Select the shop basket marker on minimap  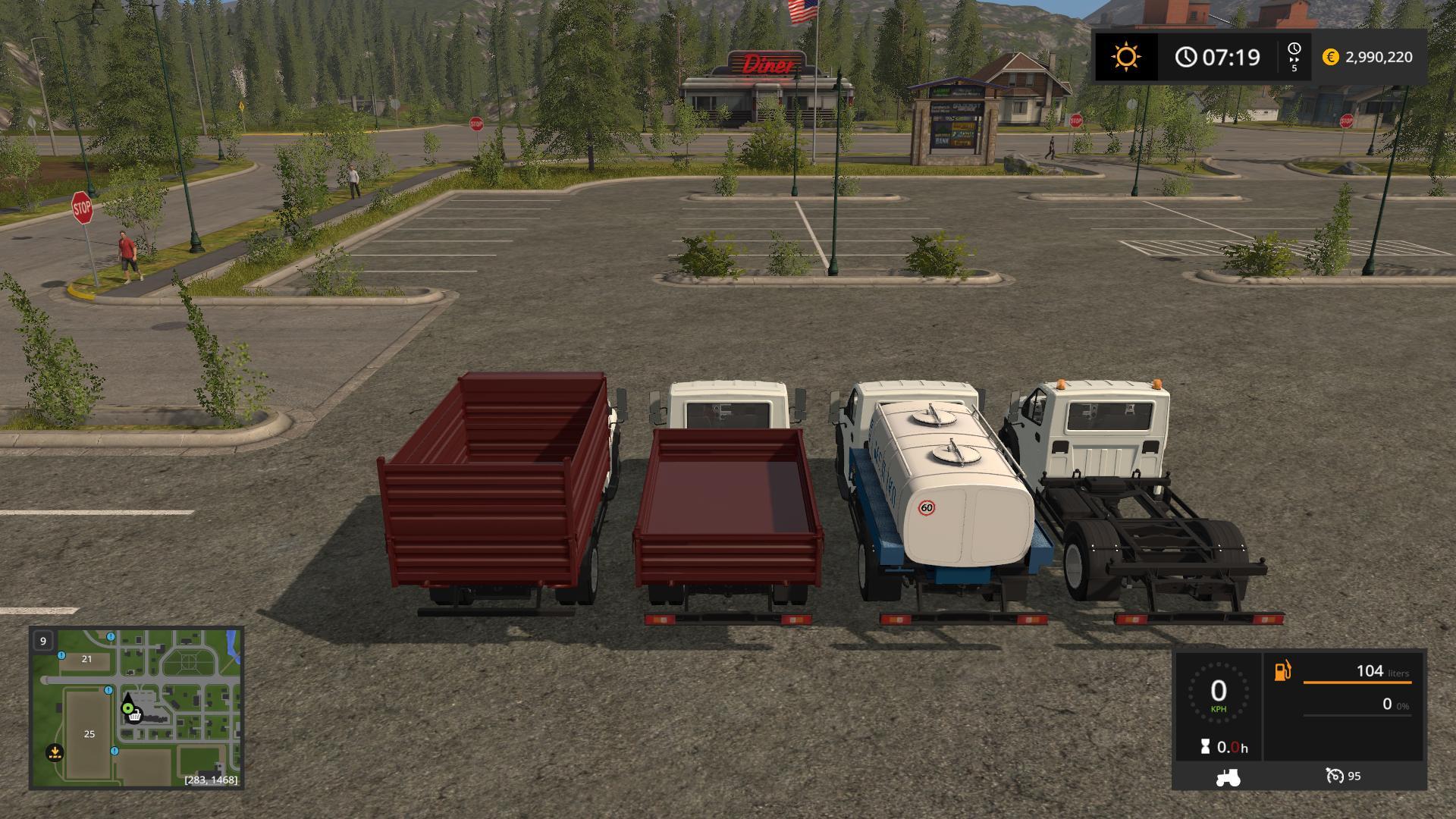pyautogui.click(x=135, y=717)
